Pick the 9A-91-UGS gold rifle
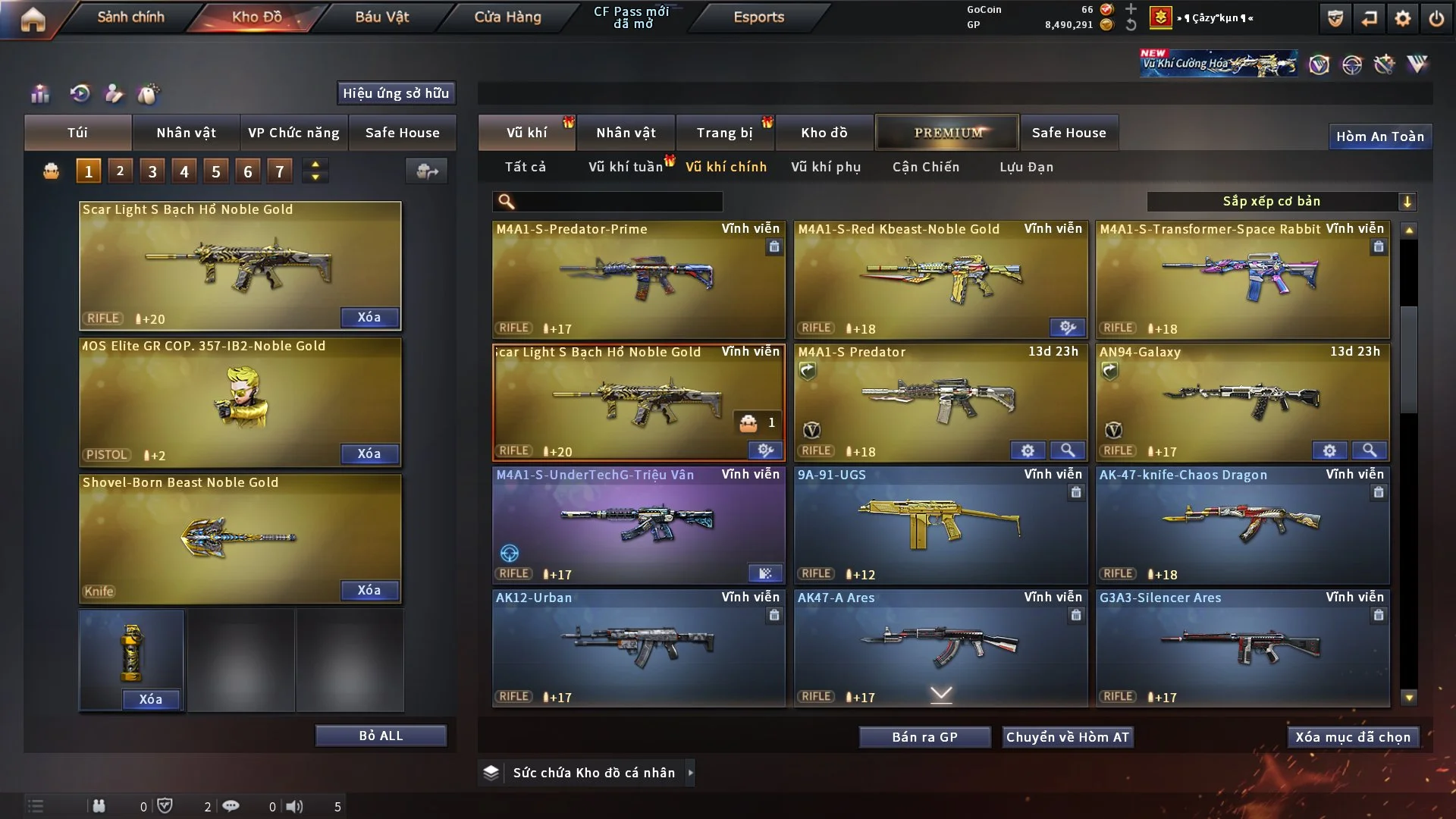The height and width of the screenshot is (819, 1456). (x=940, y=525)
